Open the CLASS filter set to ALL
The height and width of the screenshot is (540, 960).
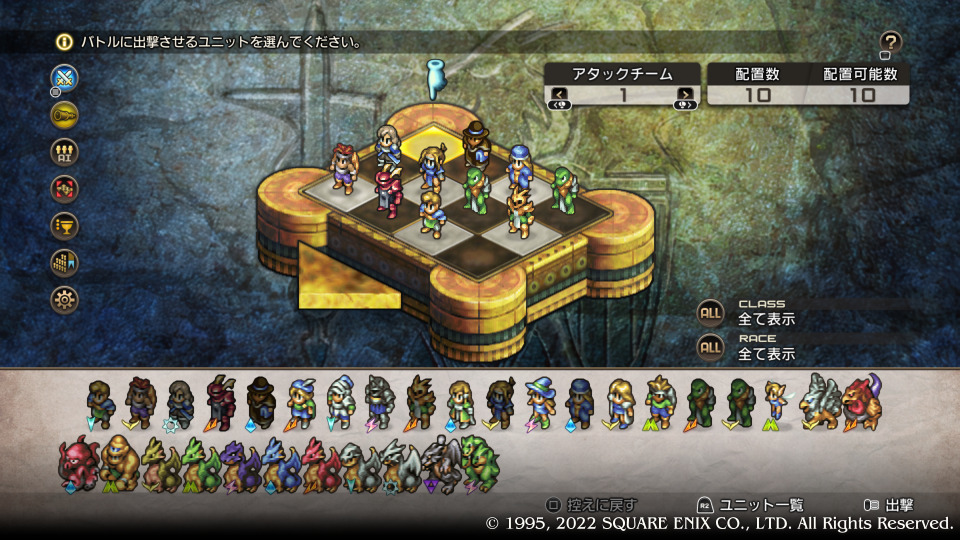[711, 312]
